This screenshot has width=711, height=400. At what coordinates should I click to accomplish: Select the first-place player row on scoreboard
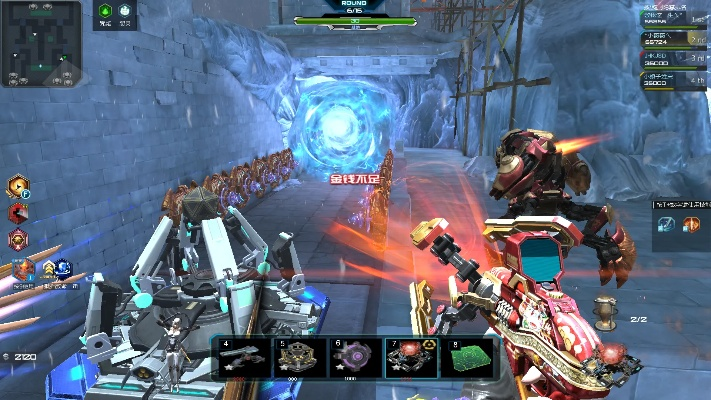tap(675, 17)
